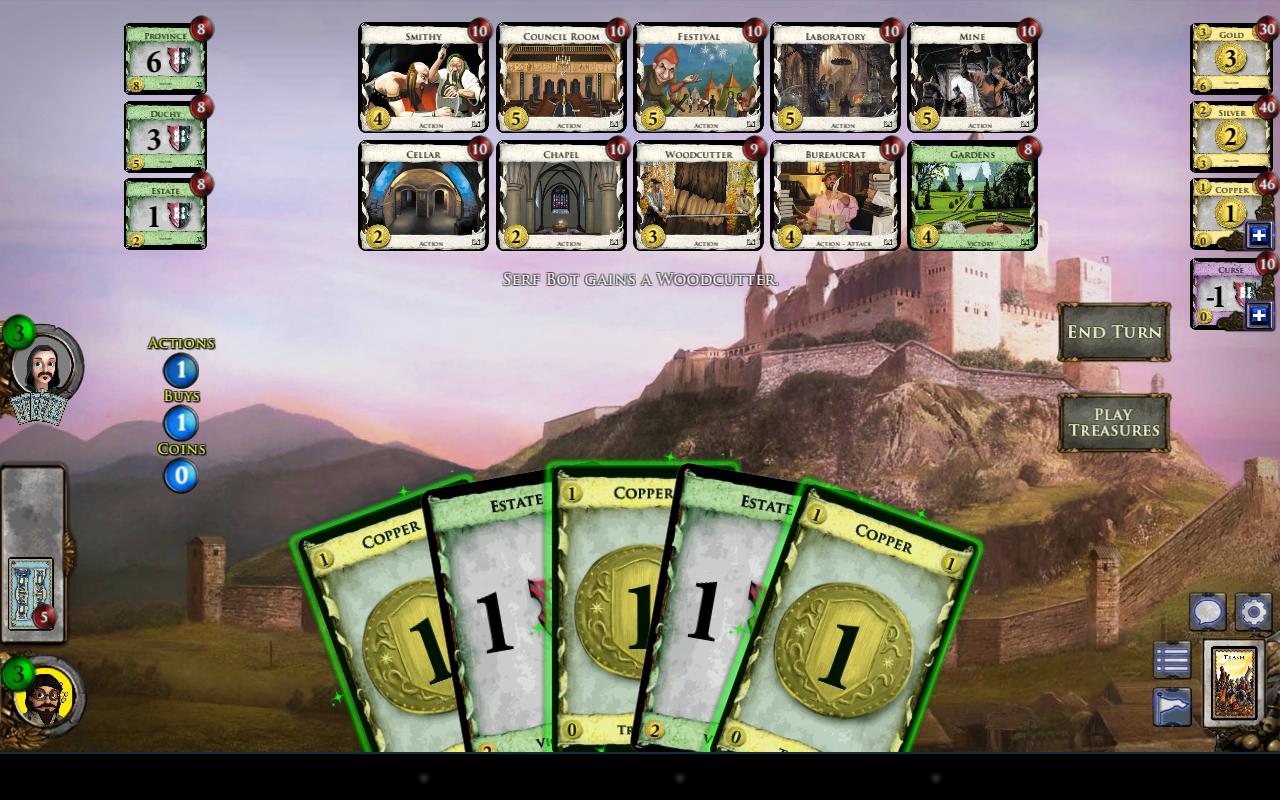Click the Province pile showing 6
Image resolution: width=1280 pixels, height=800 pixels.
pyautogui.click(x=165, y=60)
